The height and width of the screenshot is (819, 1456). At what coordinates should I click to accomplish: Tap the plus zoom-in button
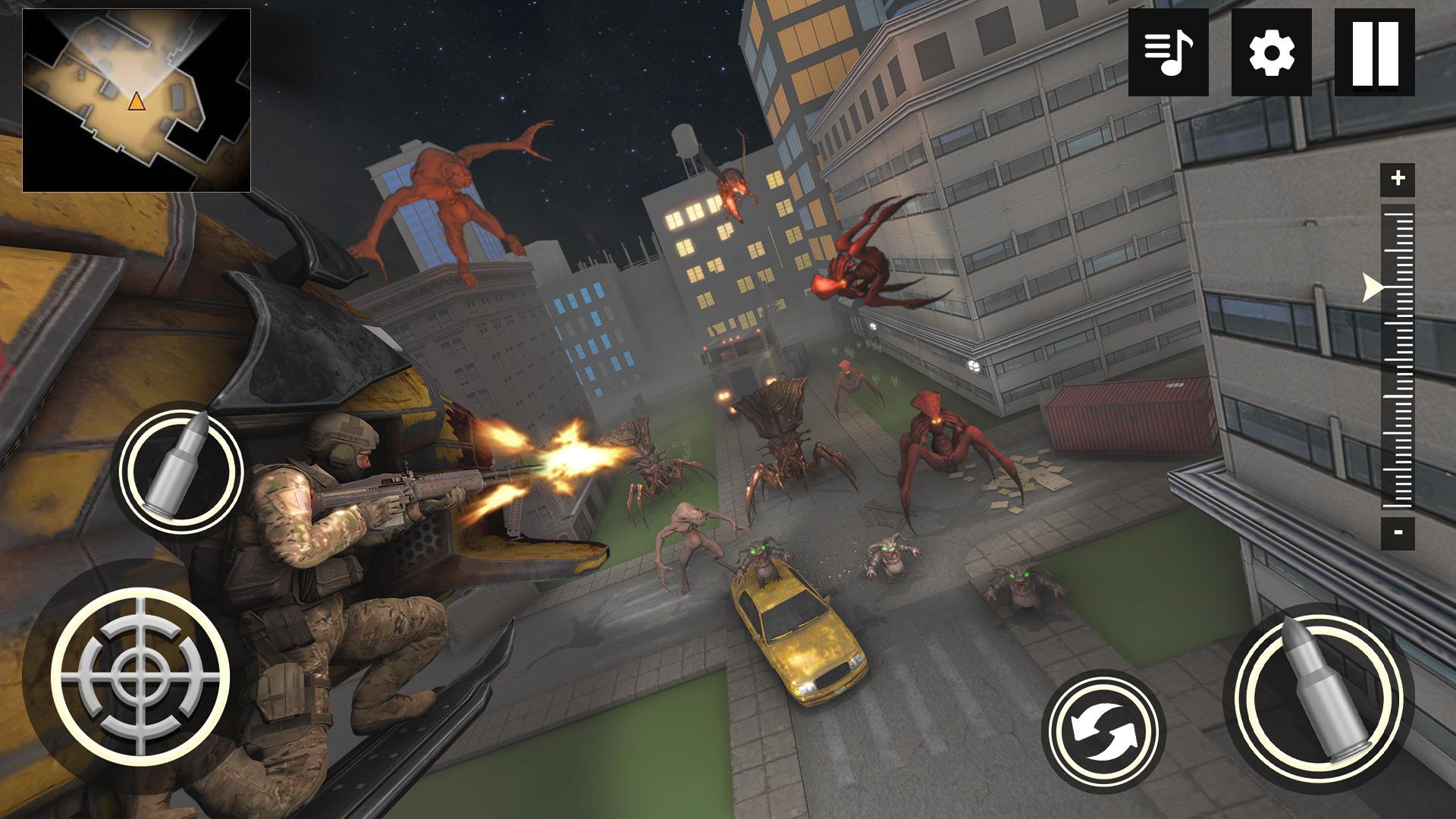pos(1398,179)
